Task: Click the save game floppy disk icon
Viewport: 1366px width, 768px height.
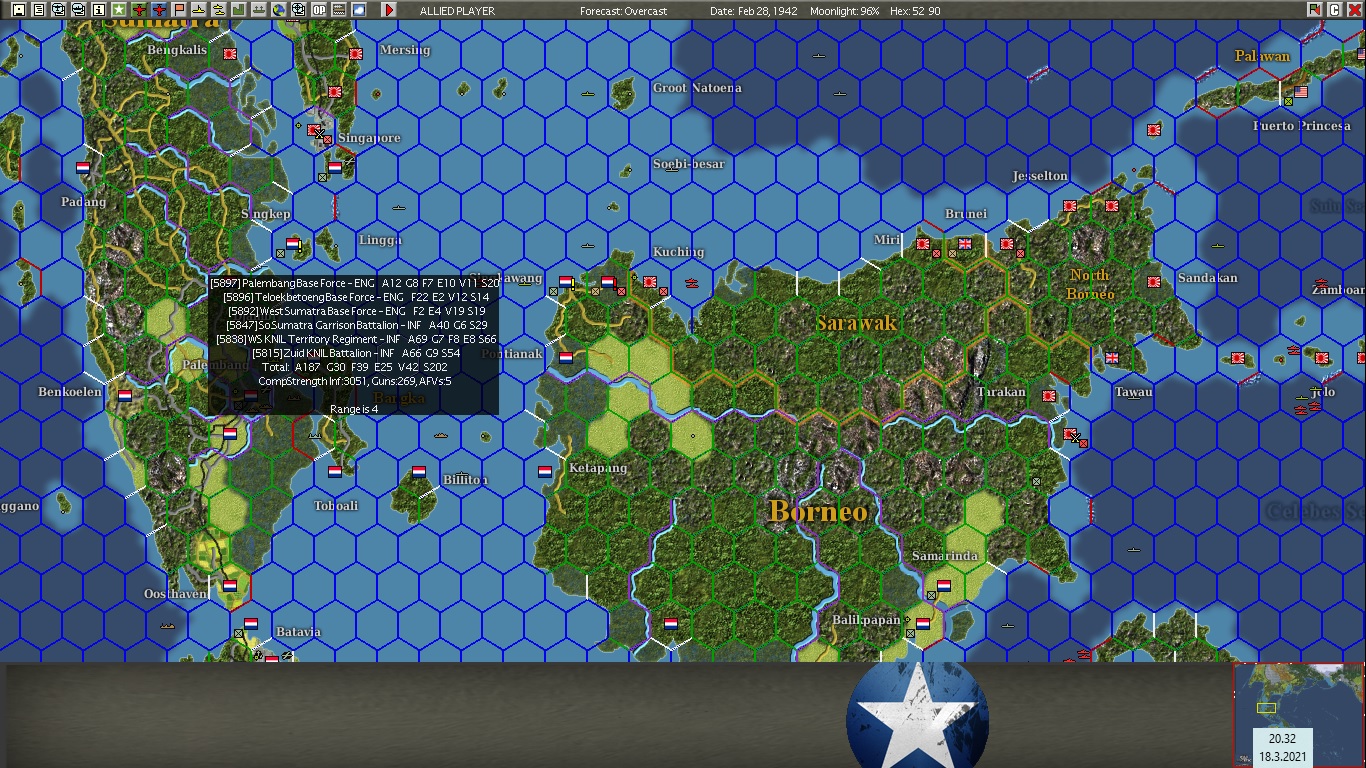Action: pyautogui.click(x=20, y=9)
